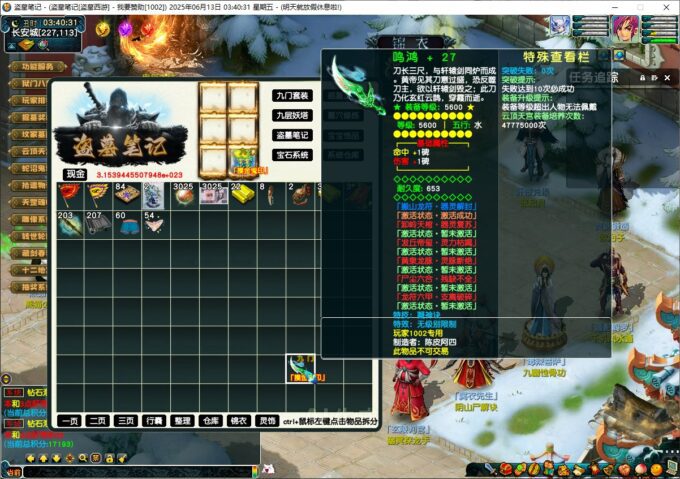This screenshot has width=680, height=479.
Task: Select the blue shorts item with count 60
Action: coord(126,225)
